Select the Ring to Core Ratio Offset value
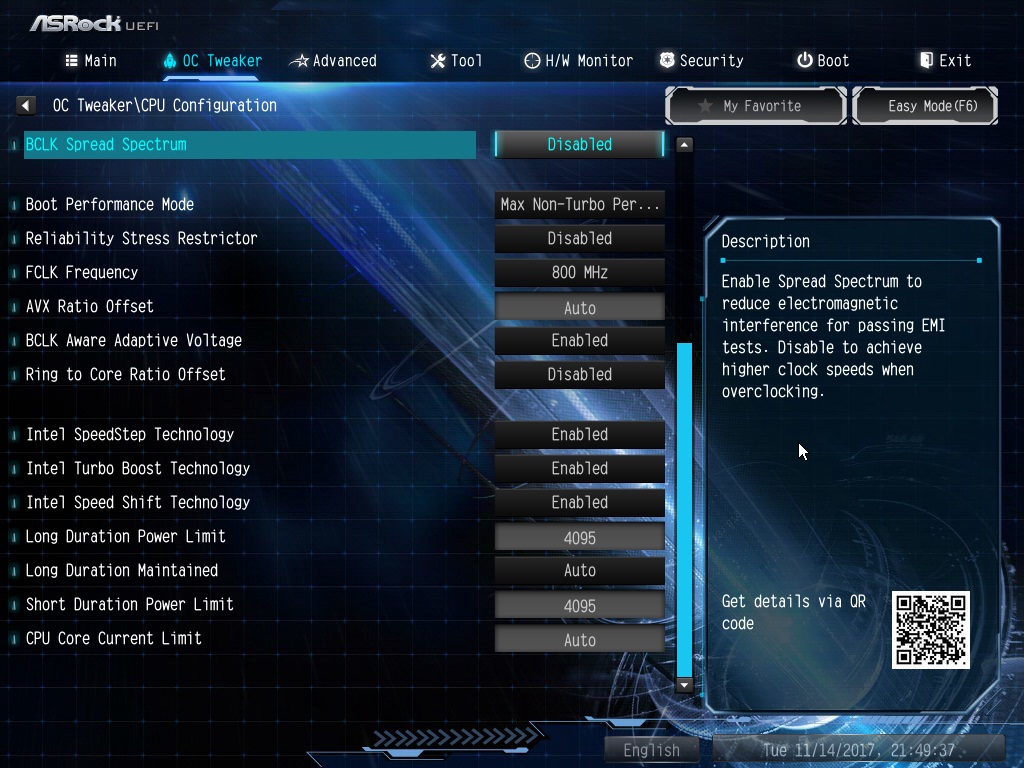 [579, 374]
